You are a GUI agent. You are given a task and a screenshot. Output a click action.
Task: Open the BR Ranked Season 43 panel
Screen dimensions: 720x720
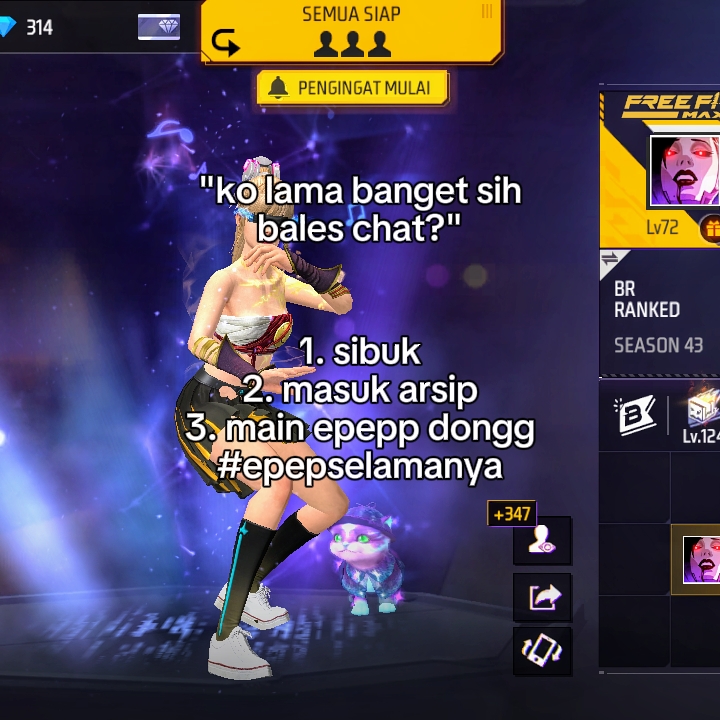pyautogui.click(x=660, y=317)
